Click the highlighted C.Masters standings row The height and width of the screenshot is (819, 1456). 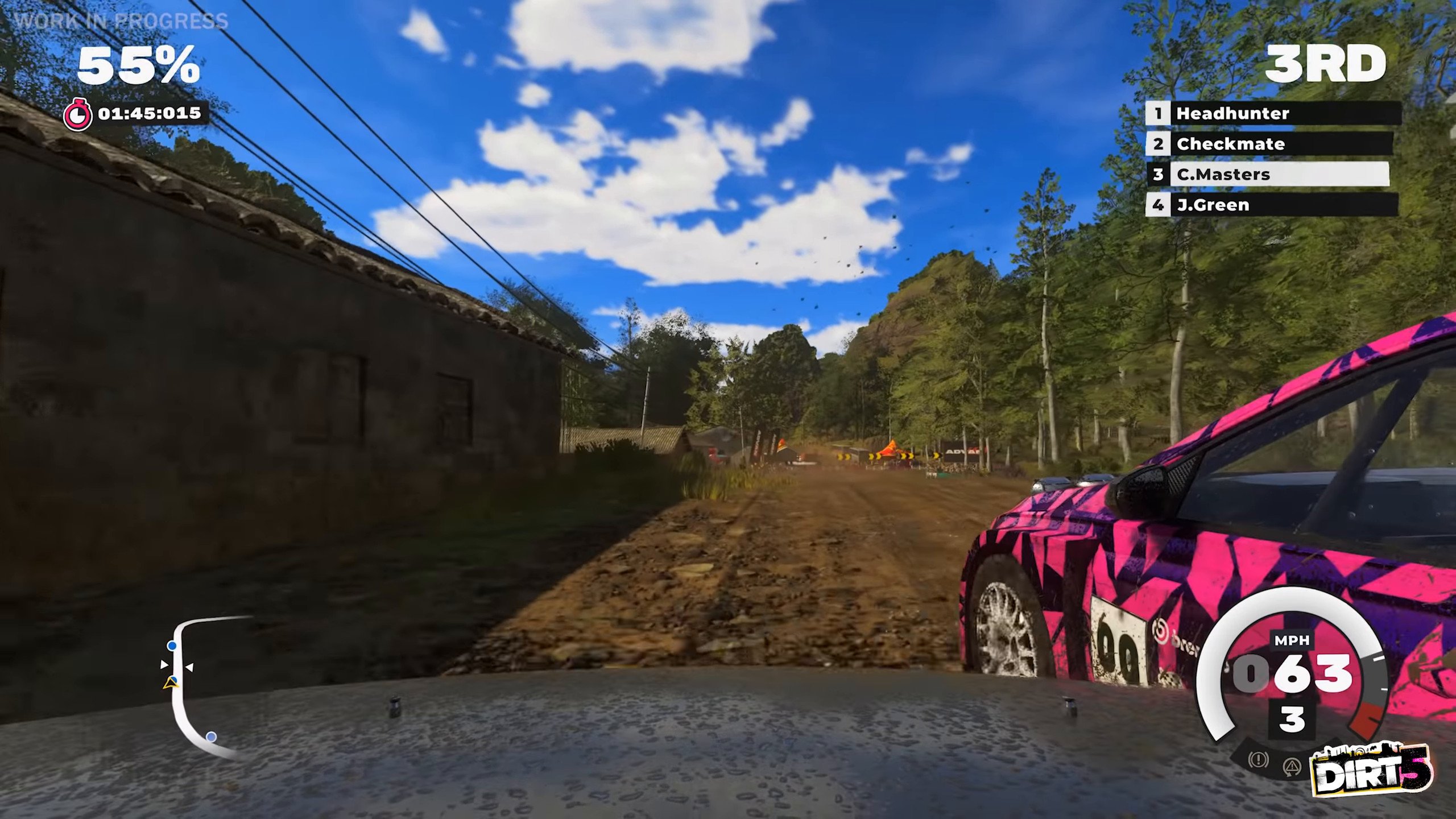pyautogui.click(x=1268, y=174)
